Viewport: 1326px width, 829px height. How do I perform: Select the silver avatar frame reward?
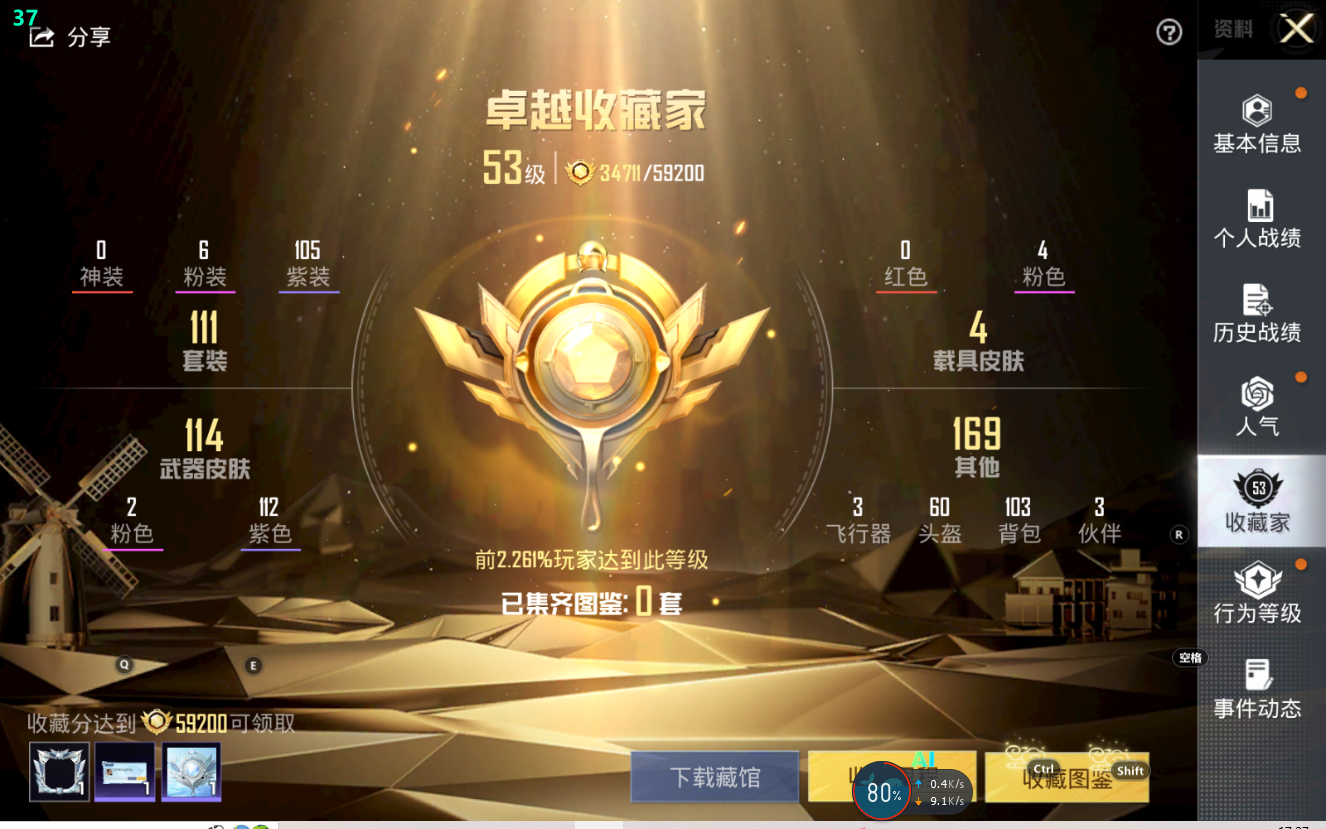pos(60,771)
